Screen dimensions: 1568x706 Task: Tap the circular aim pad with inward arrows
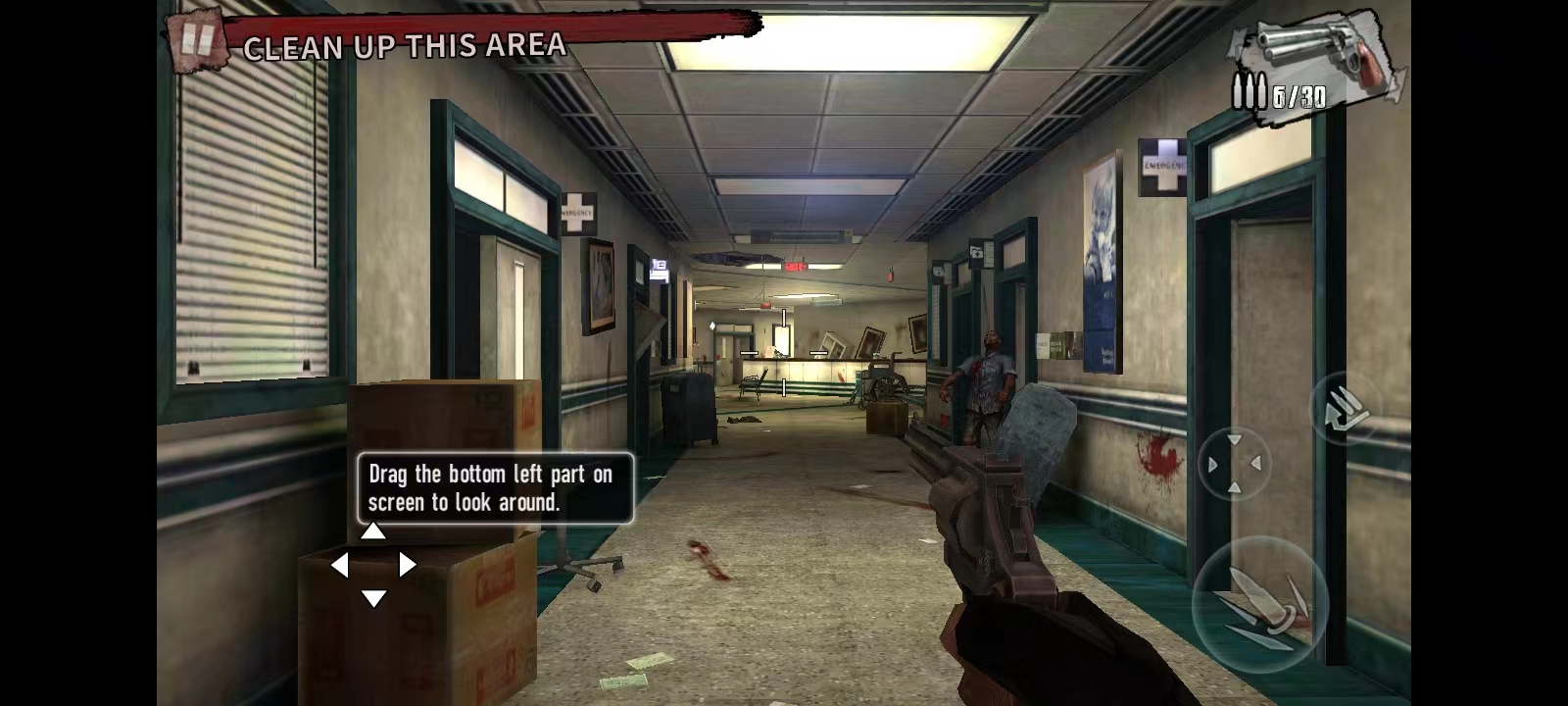[1234, 464]
